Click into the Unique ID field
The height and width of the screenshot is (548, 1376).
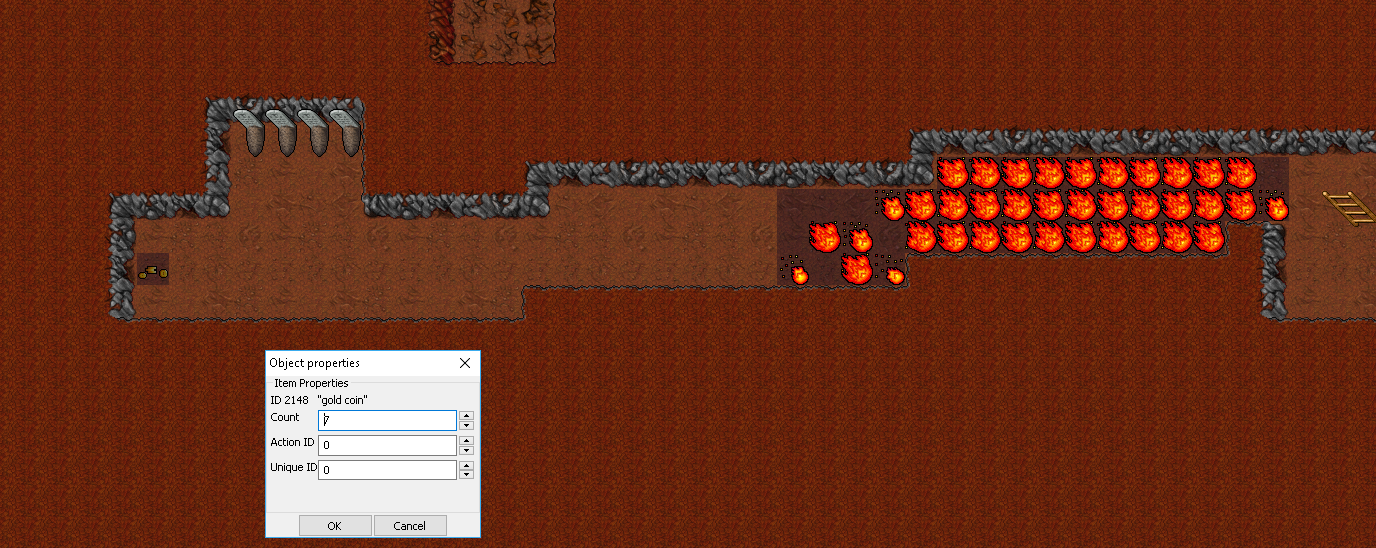point(387,470)
